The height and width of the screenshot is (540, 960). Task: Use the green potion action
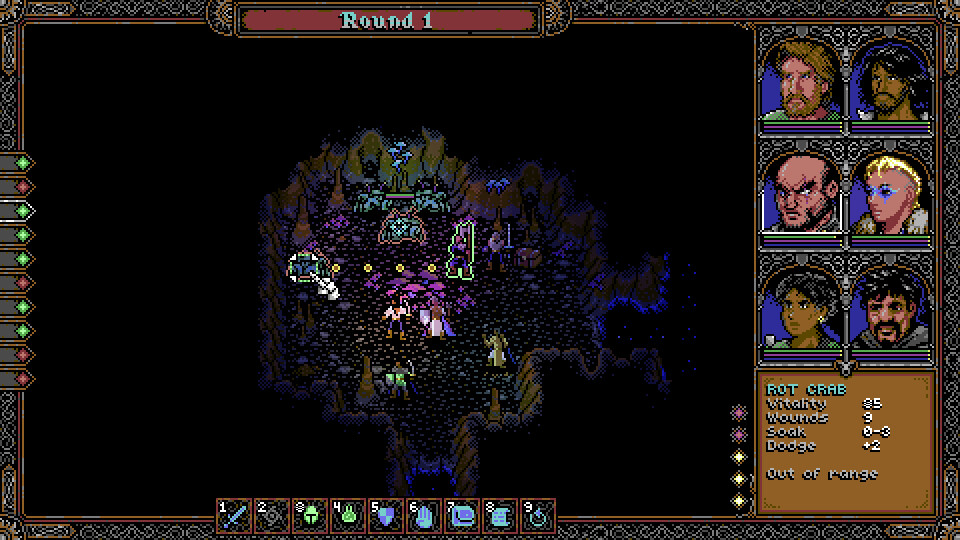349,516
